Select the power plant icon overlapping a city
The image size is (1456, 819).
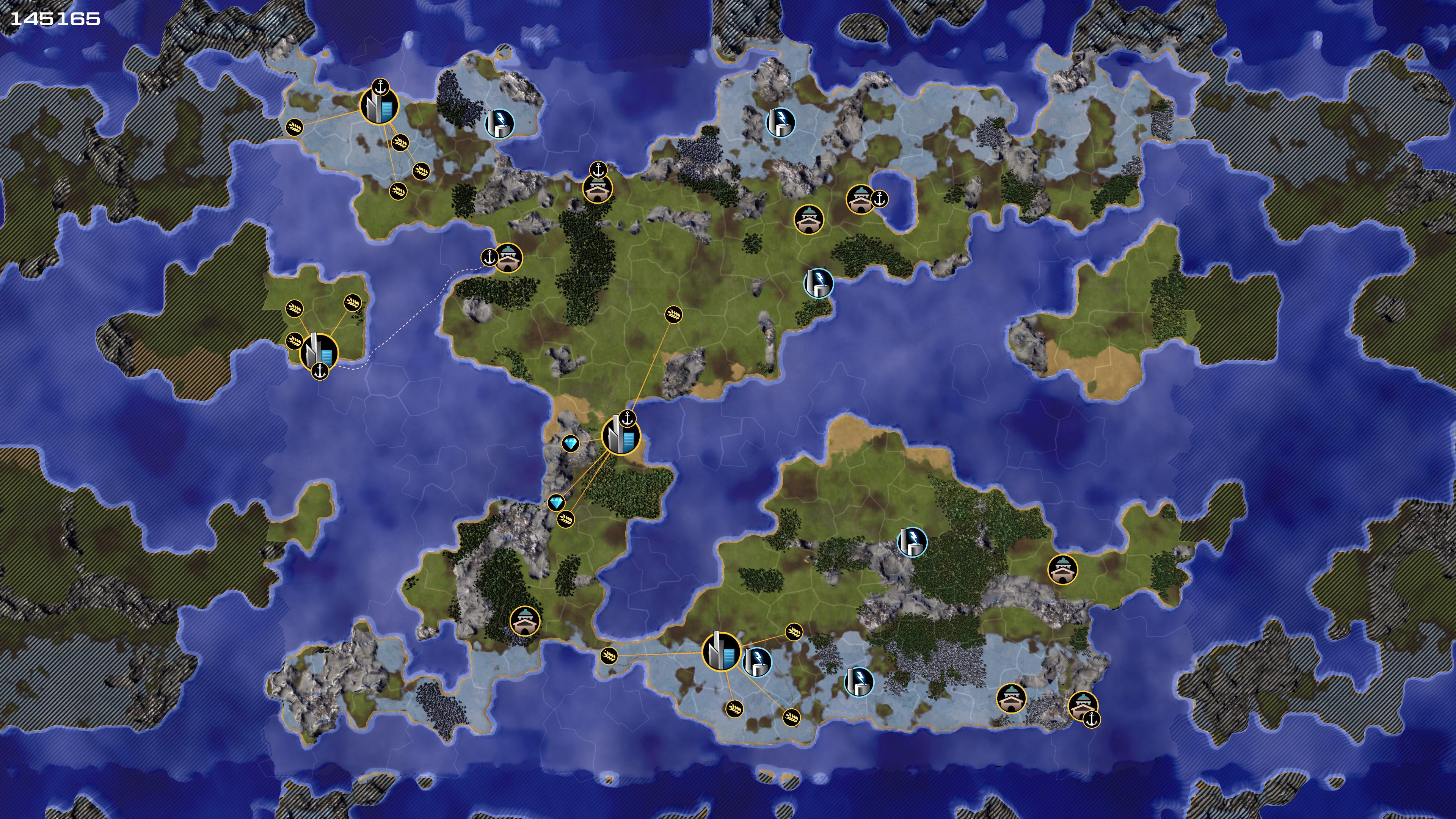(757, 662)
